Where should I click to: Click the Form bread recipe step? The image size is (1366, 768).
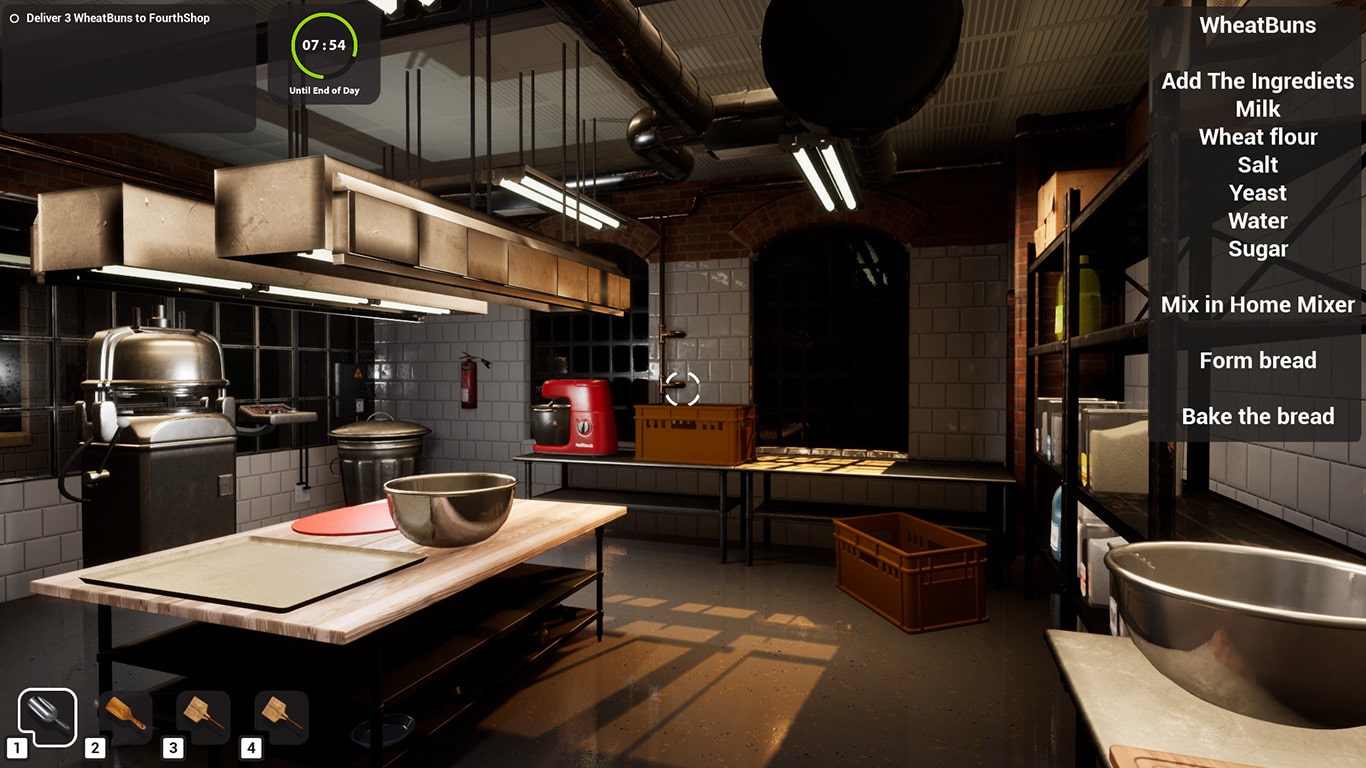tap(1258, 360)
